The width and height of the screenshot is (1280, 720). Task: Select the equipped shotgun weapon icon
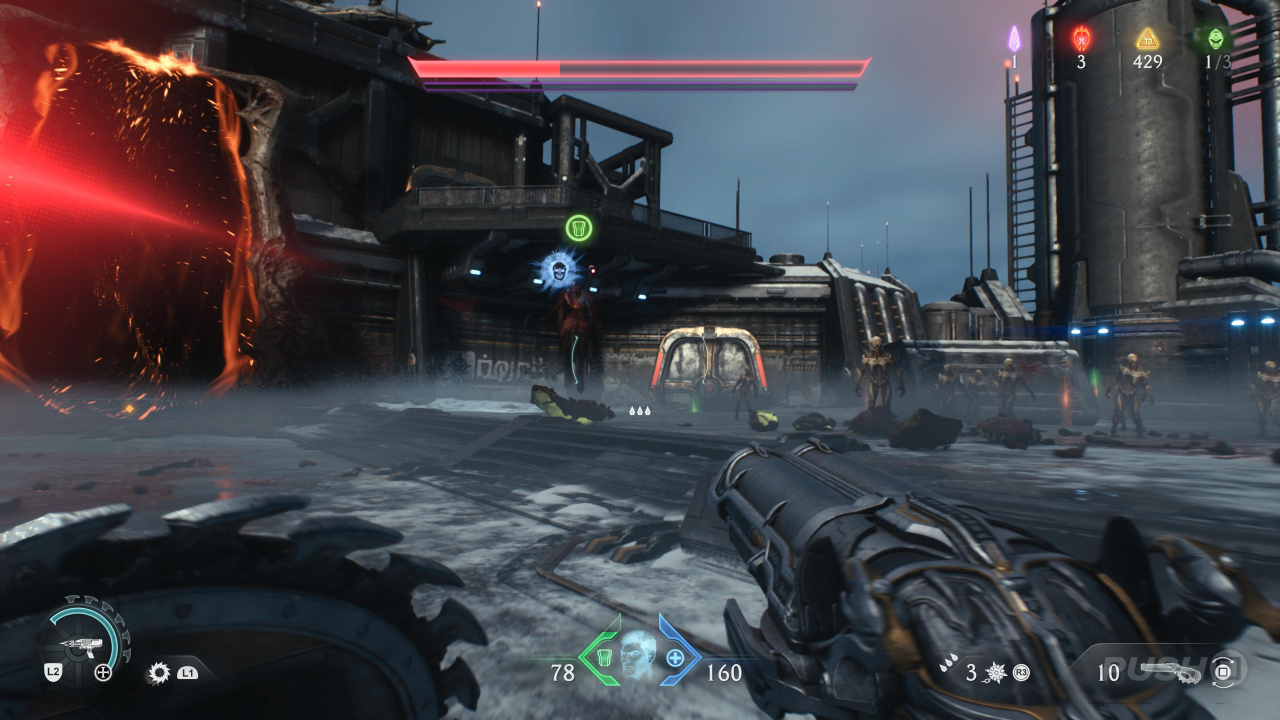tap(1169, 672)
